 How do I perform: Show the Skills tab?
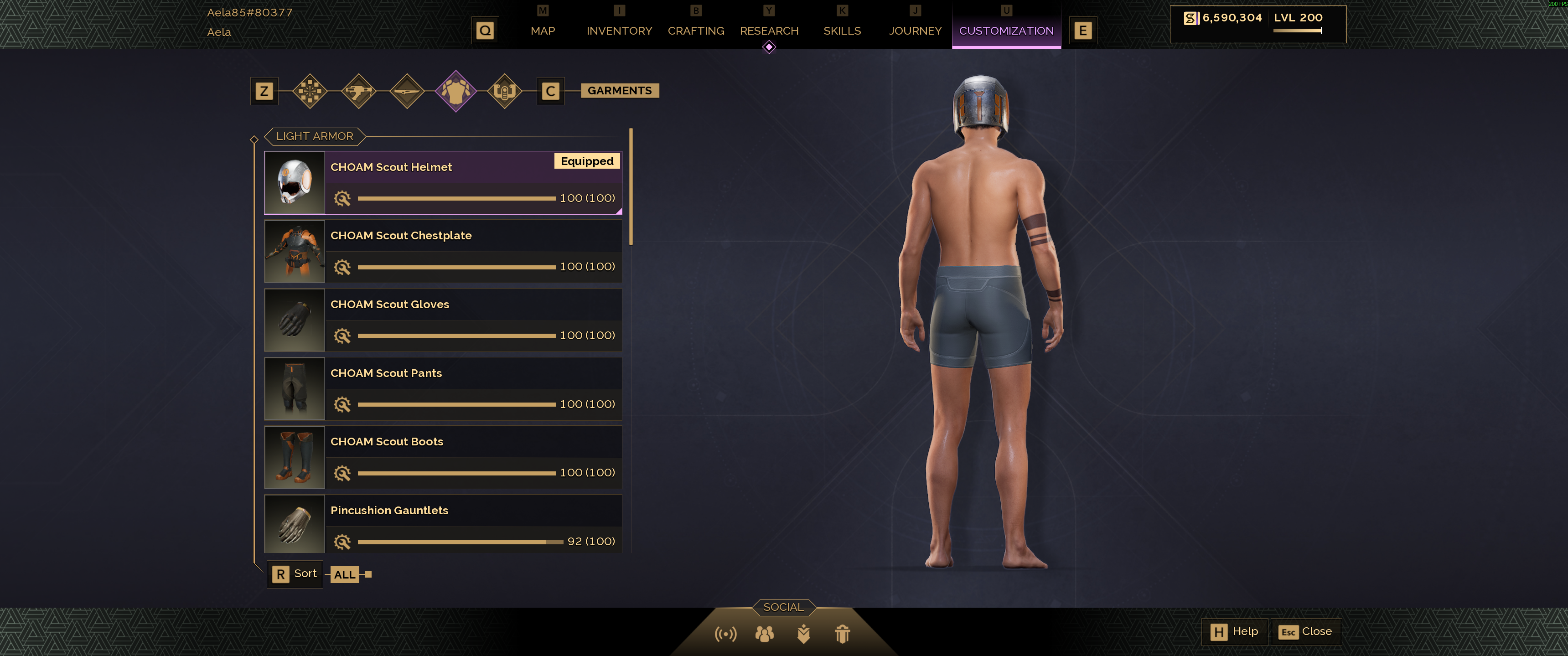pos(841,31)
